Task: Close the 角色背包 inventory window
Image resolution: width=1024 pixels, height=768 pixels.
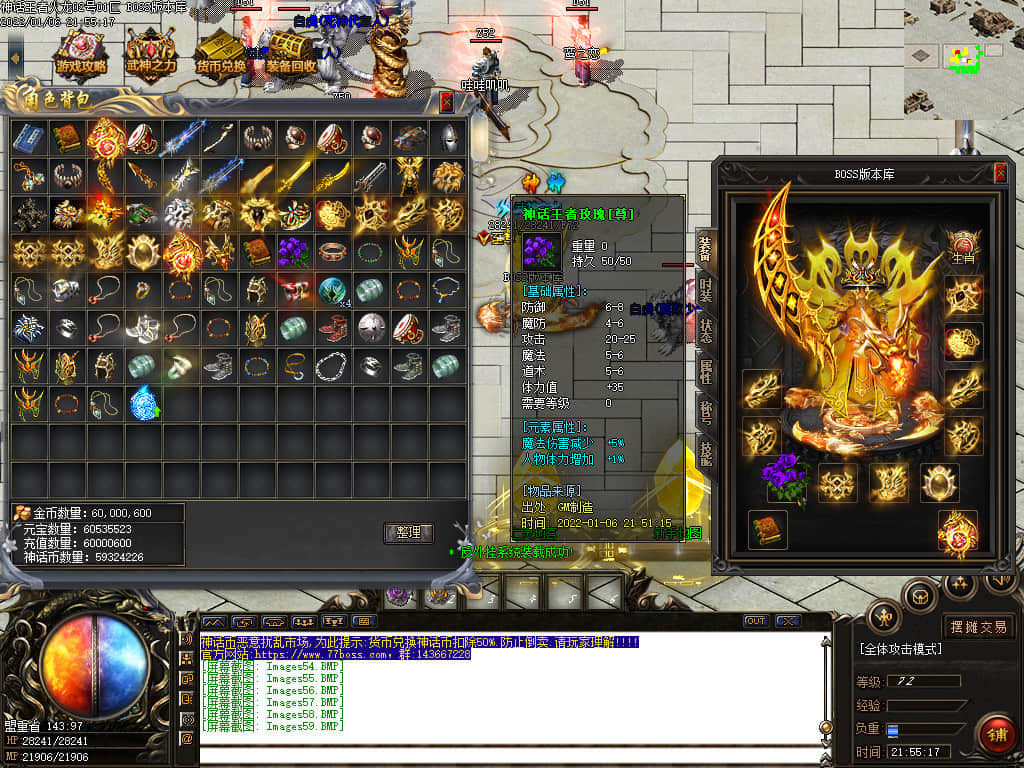Action: (446, 101)
